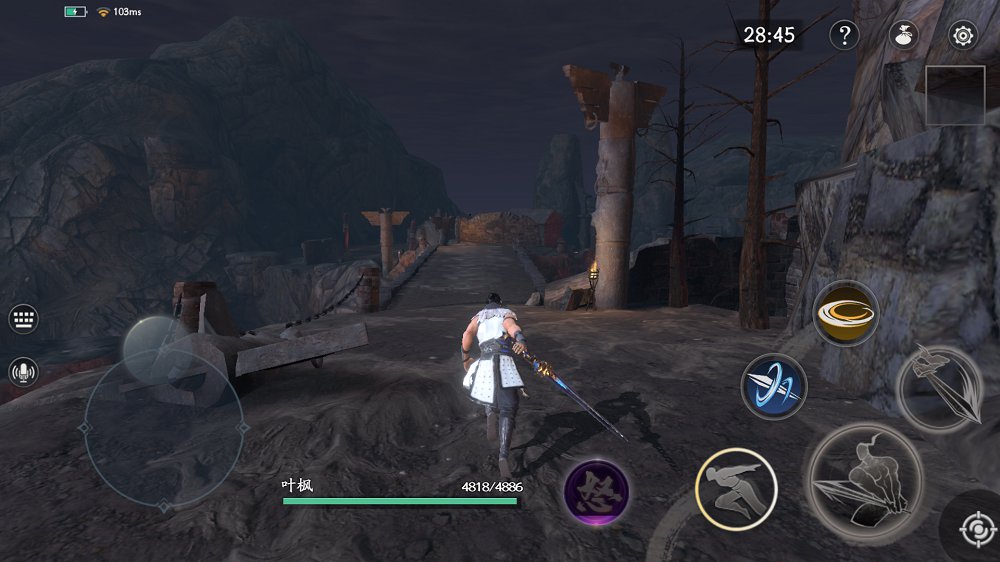The image size is (1000, 562).
Task: Open the minimap square
Action: 955,95
